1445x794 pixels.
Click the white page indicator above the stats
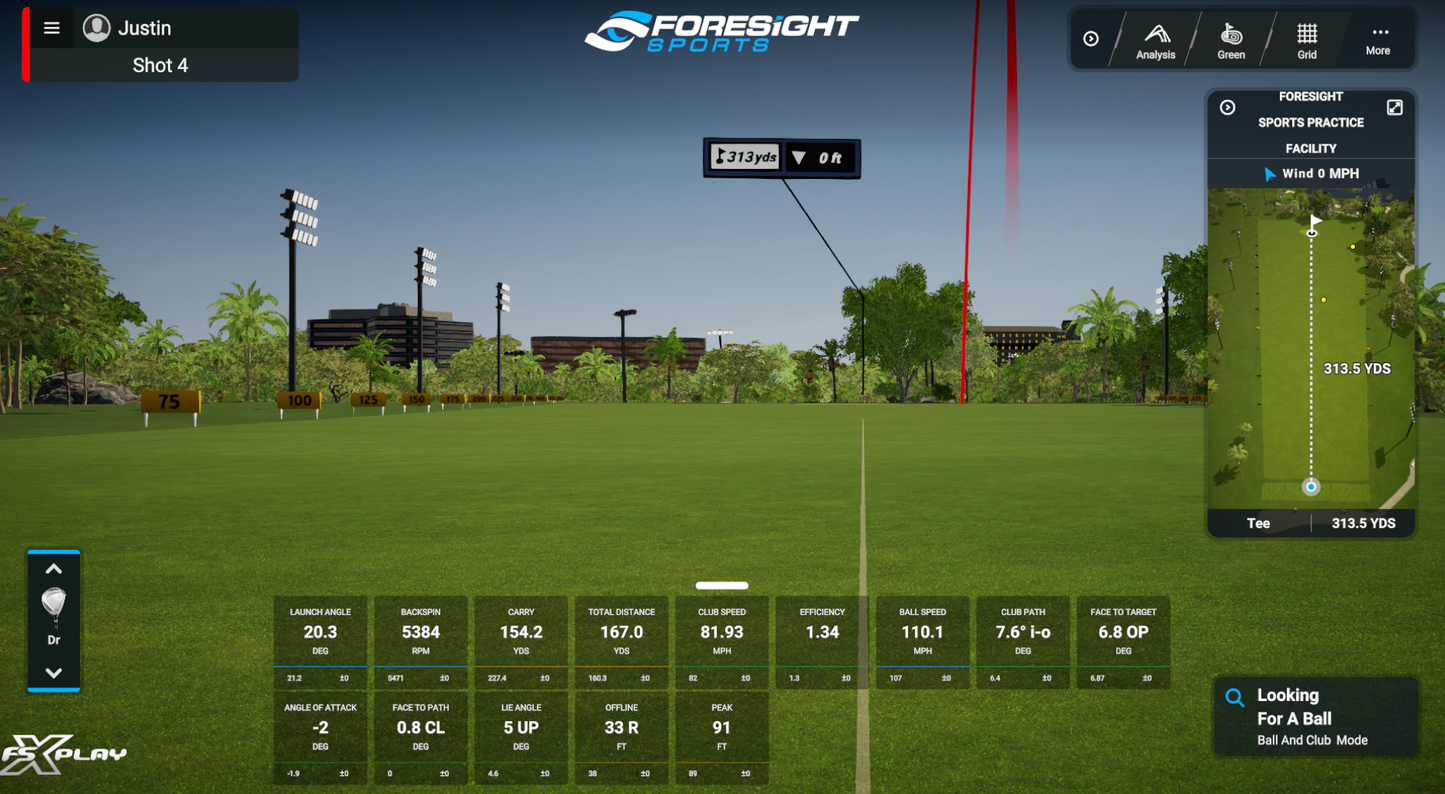pos(720,585)
